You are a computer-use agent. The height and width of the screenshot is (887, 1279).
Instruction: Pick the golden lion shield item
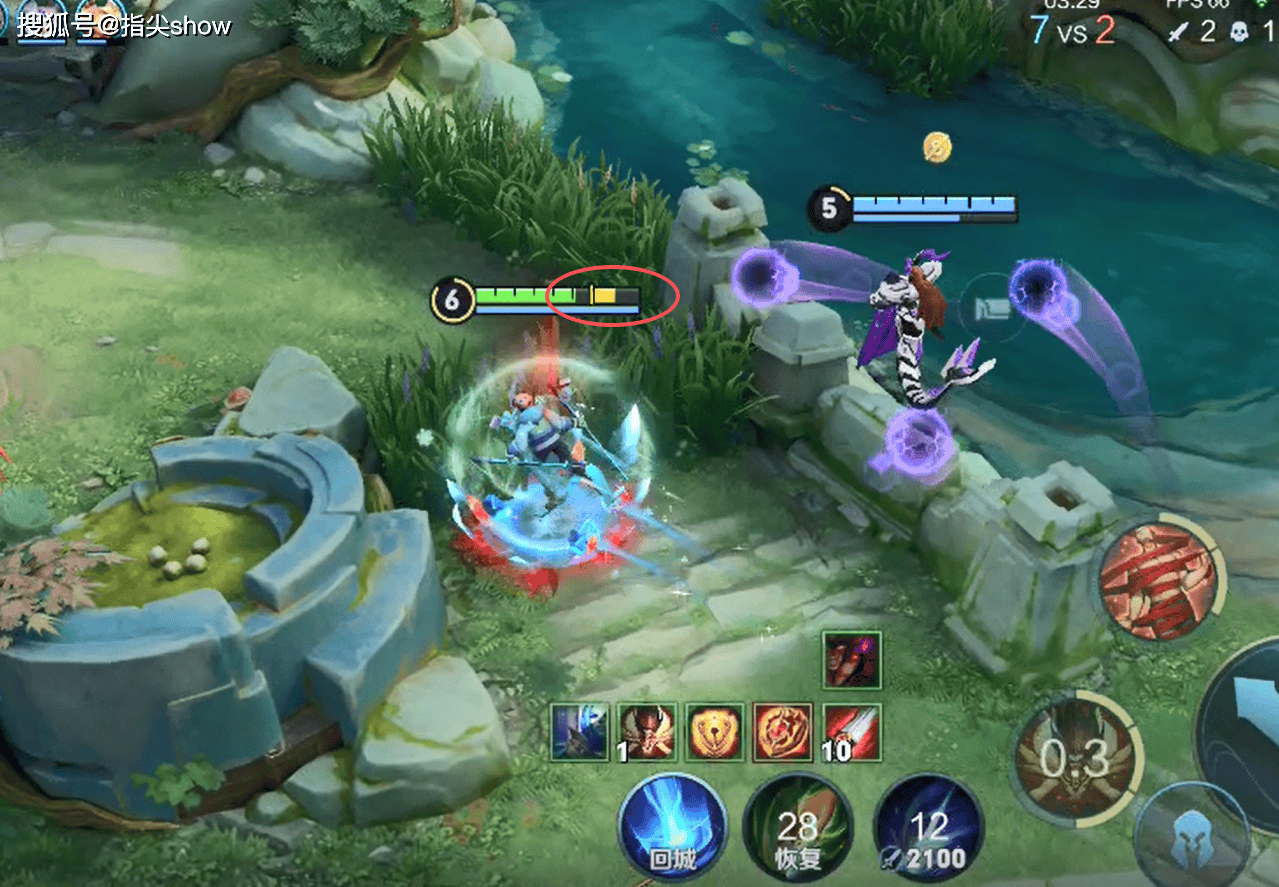coord(715,731)
